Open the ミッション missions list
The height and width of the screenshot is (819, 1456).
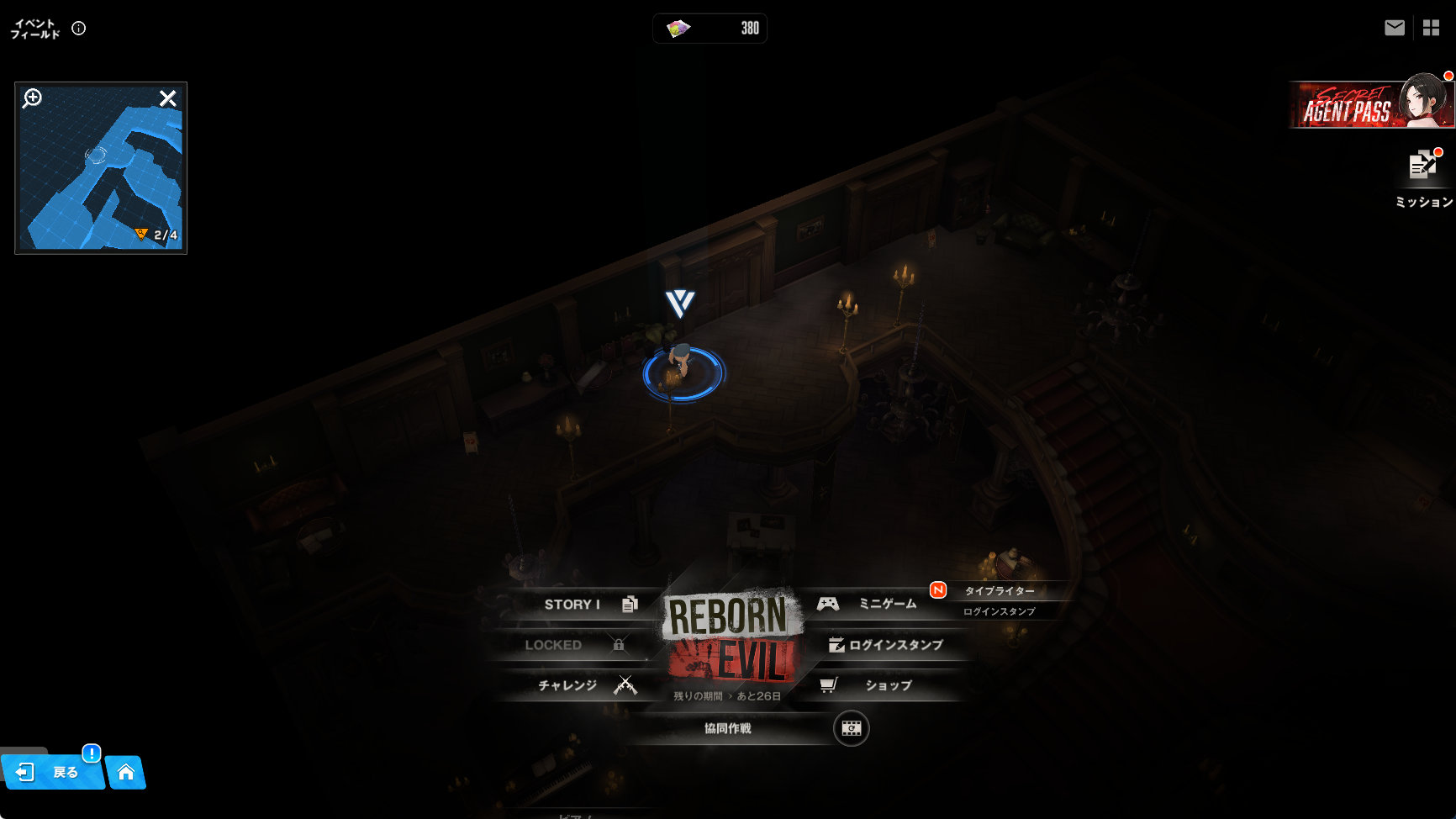[x=1423, y=178]
